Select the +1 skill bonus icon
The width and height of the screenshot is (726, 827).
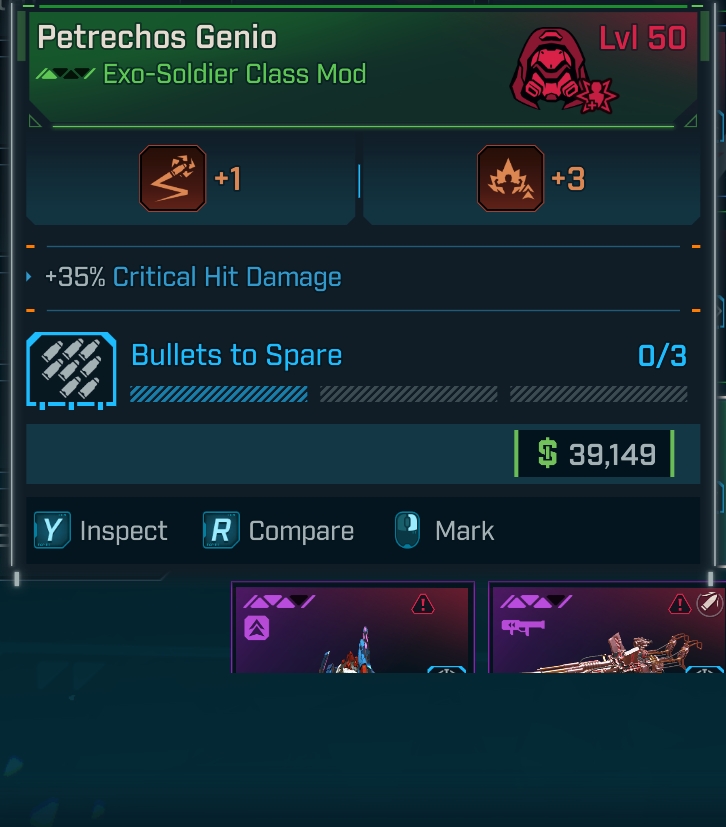pyautogui.click(x=173, y=178)
